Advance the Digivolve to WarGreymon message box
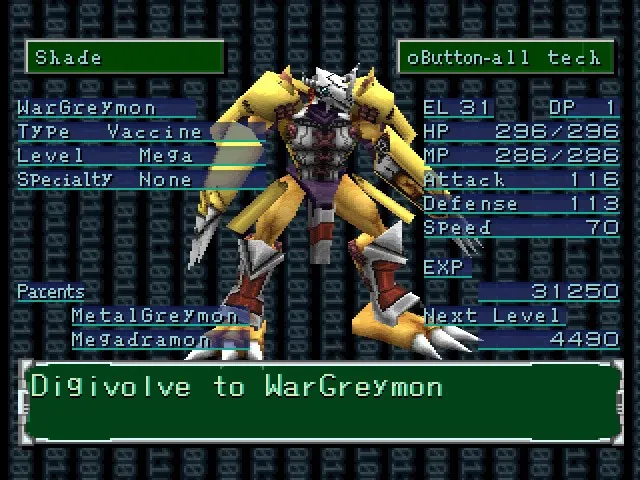This screenshot has width=640, height=480. point(320,402)
